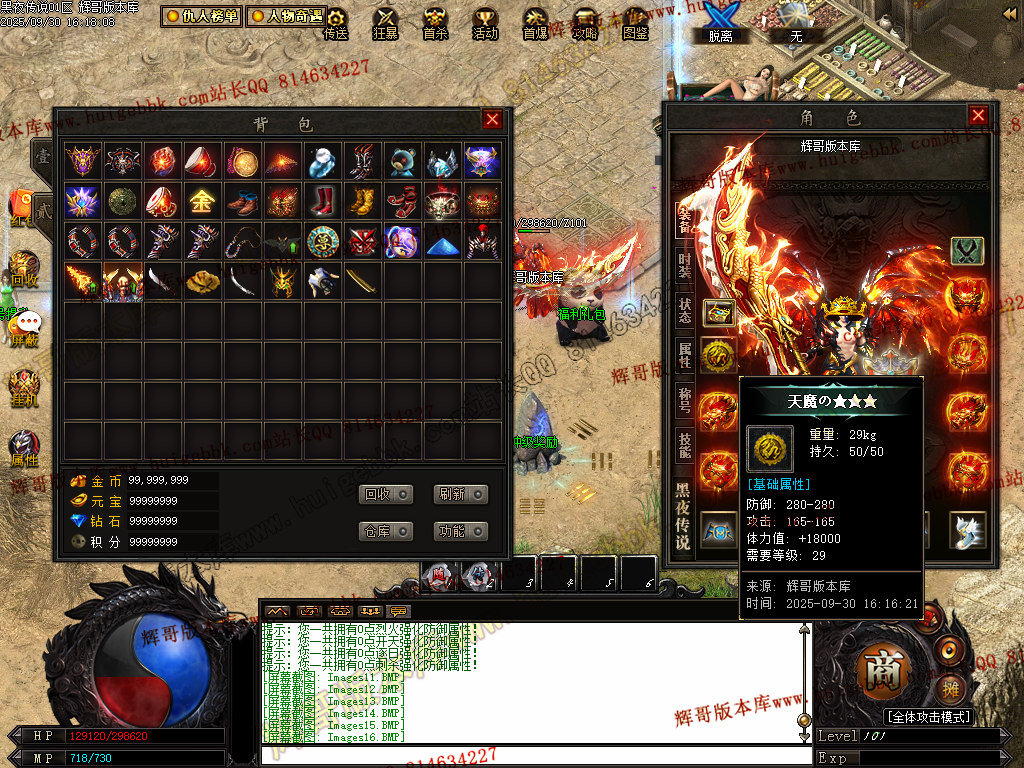Open the 挂机 auto-play side icon
Image resolution: width=1024 pixels, height=768 pixels.
coord(24,386)
